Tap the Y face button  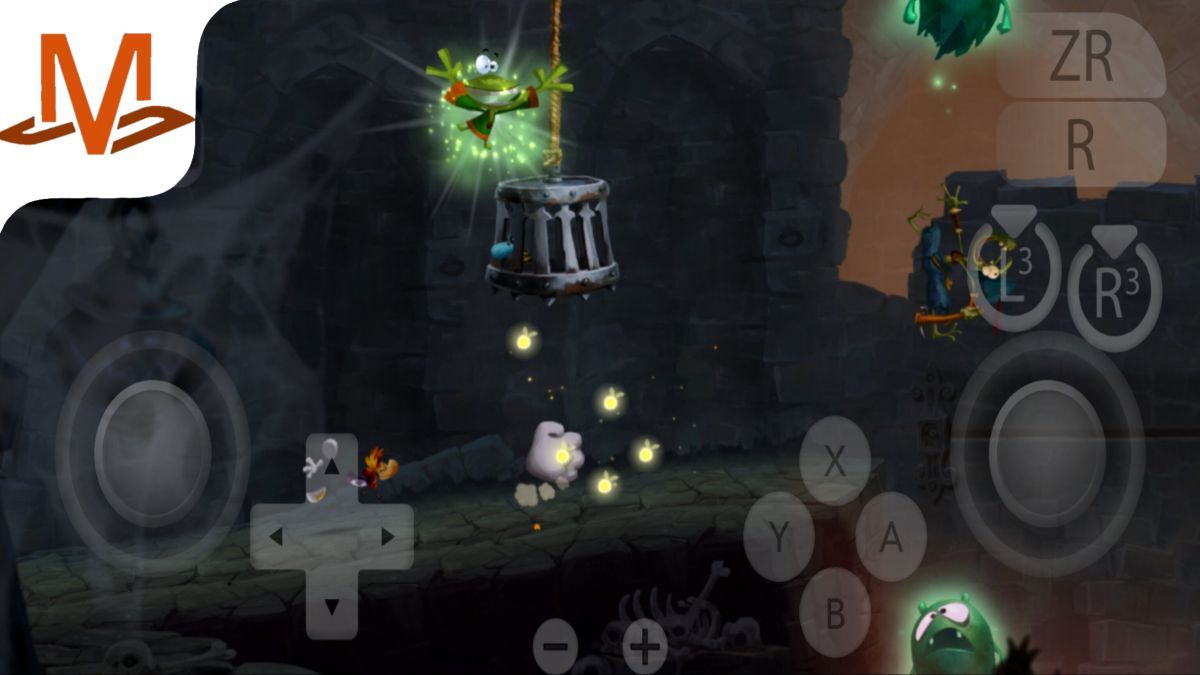778,538
